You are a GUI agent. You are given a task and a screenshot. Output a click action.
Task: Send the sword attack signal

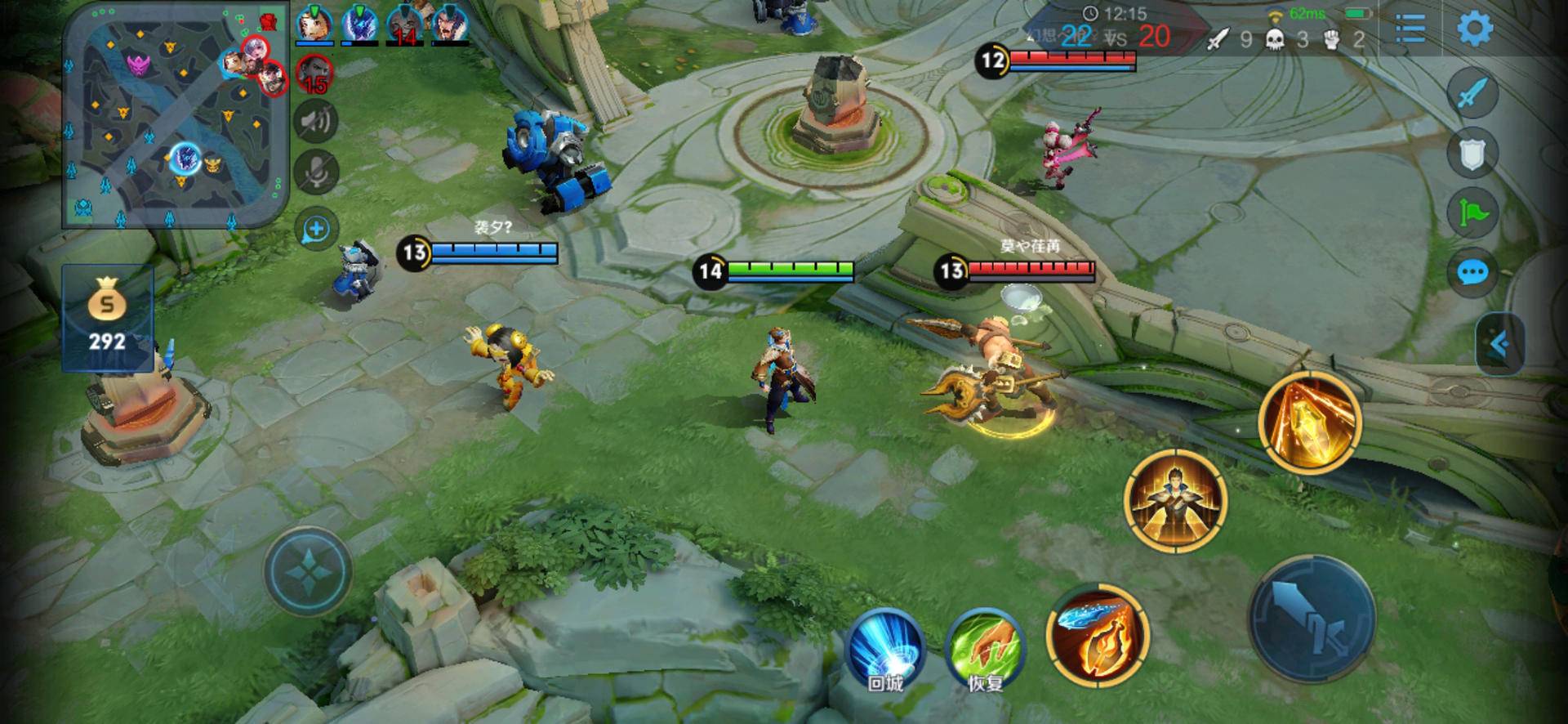coord(1472,94)
